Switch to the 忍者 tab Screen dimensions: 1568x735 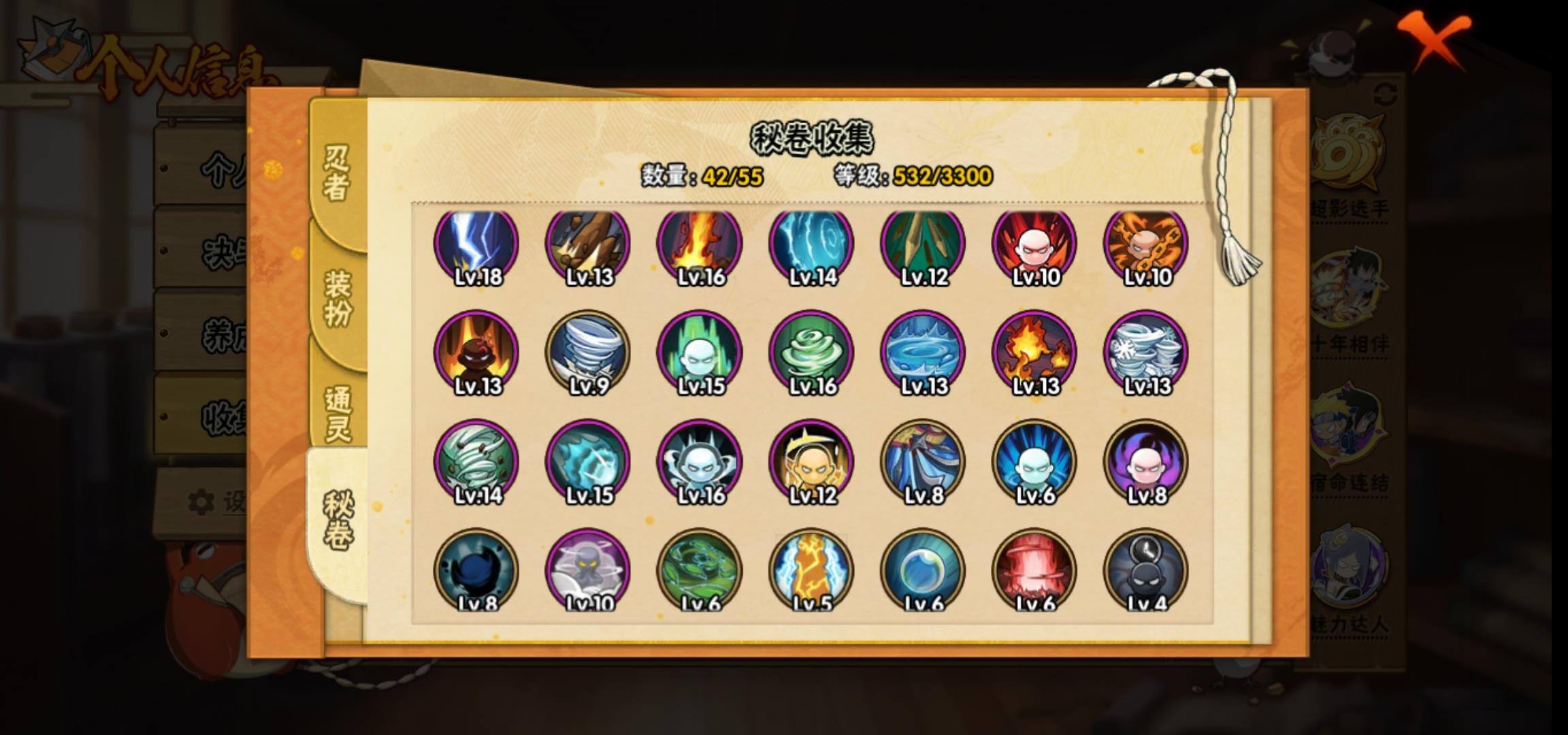coord(336,174)
